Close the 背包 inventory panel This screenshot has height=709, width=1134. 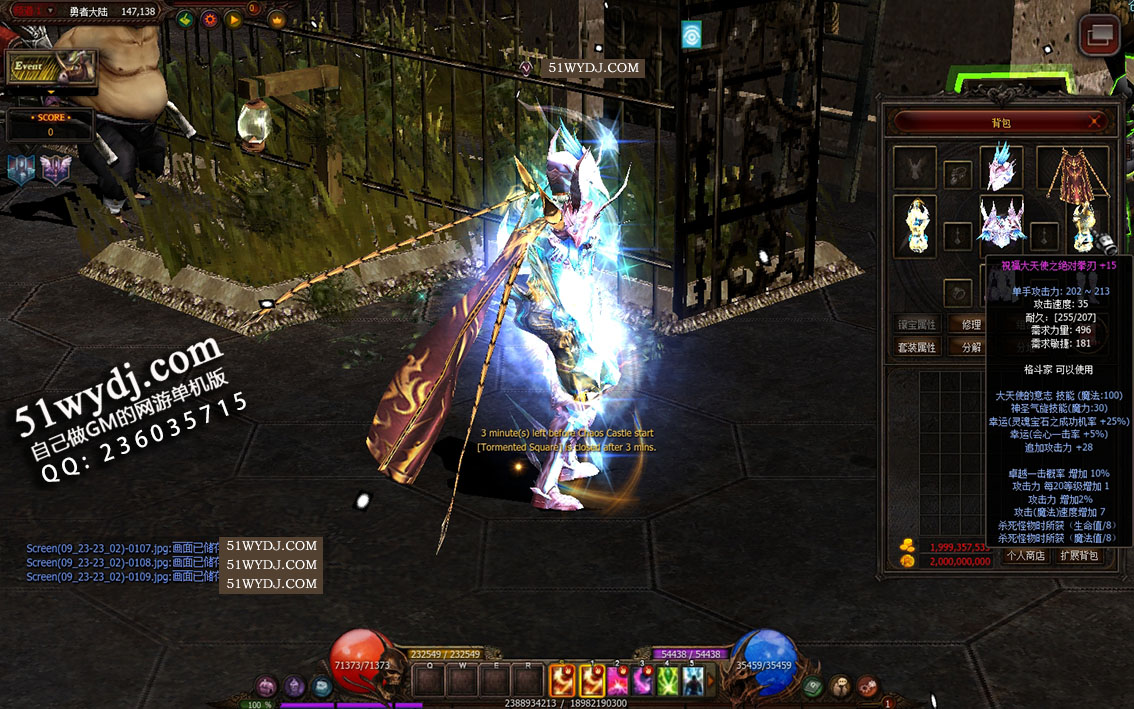pyautogui.click(x=1096, y=122)
